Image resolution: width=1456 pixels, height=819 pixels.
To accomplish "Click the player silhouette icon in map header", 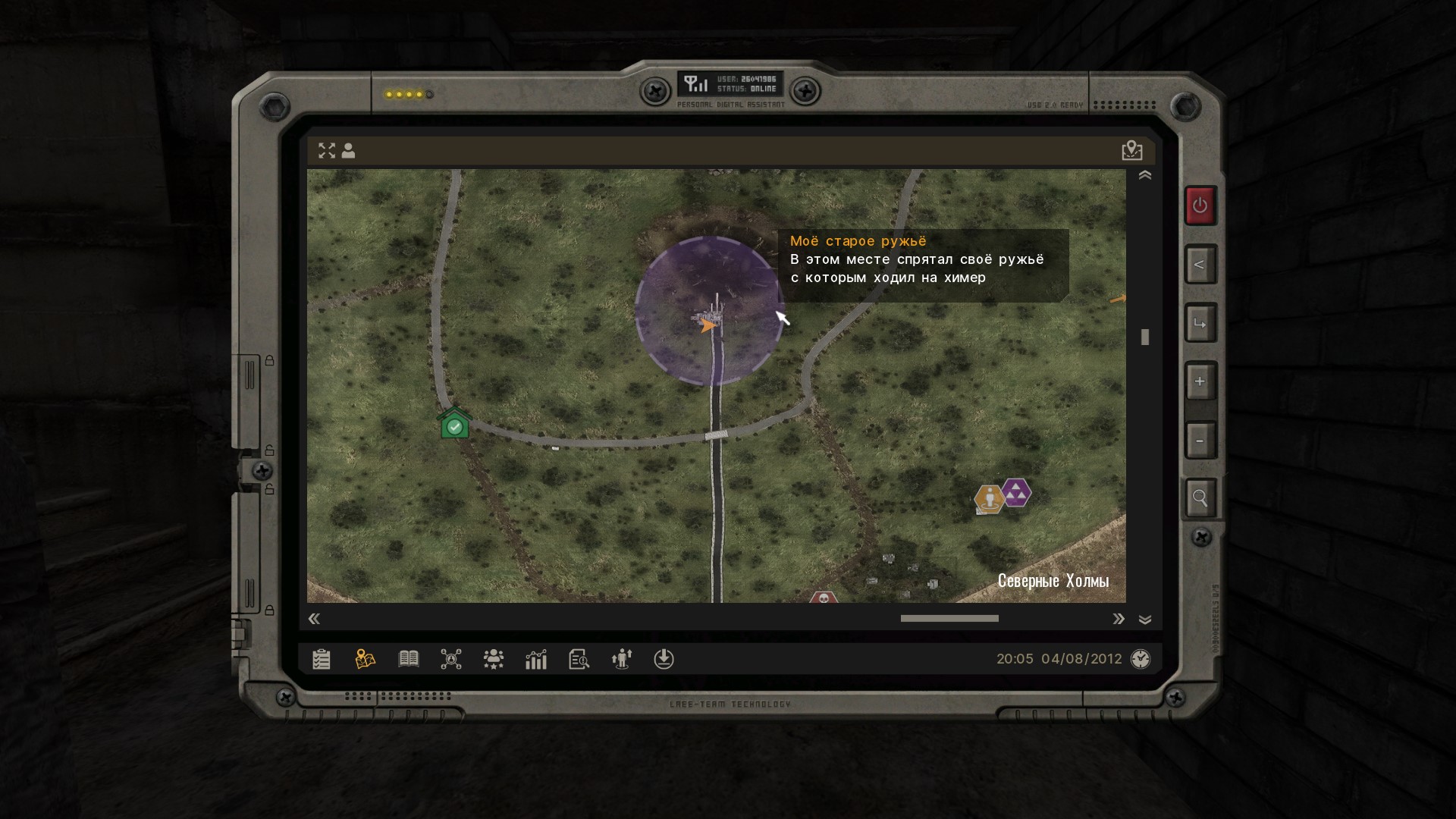I will (349, 151).
